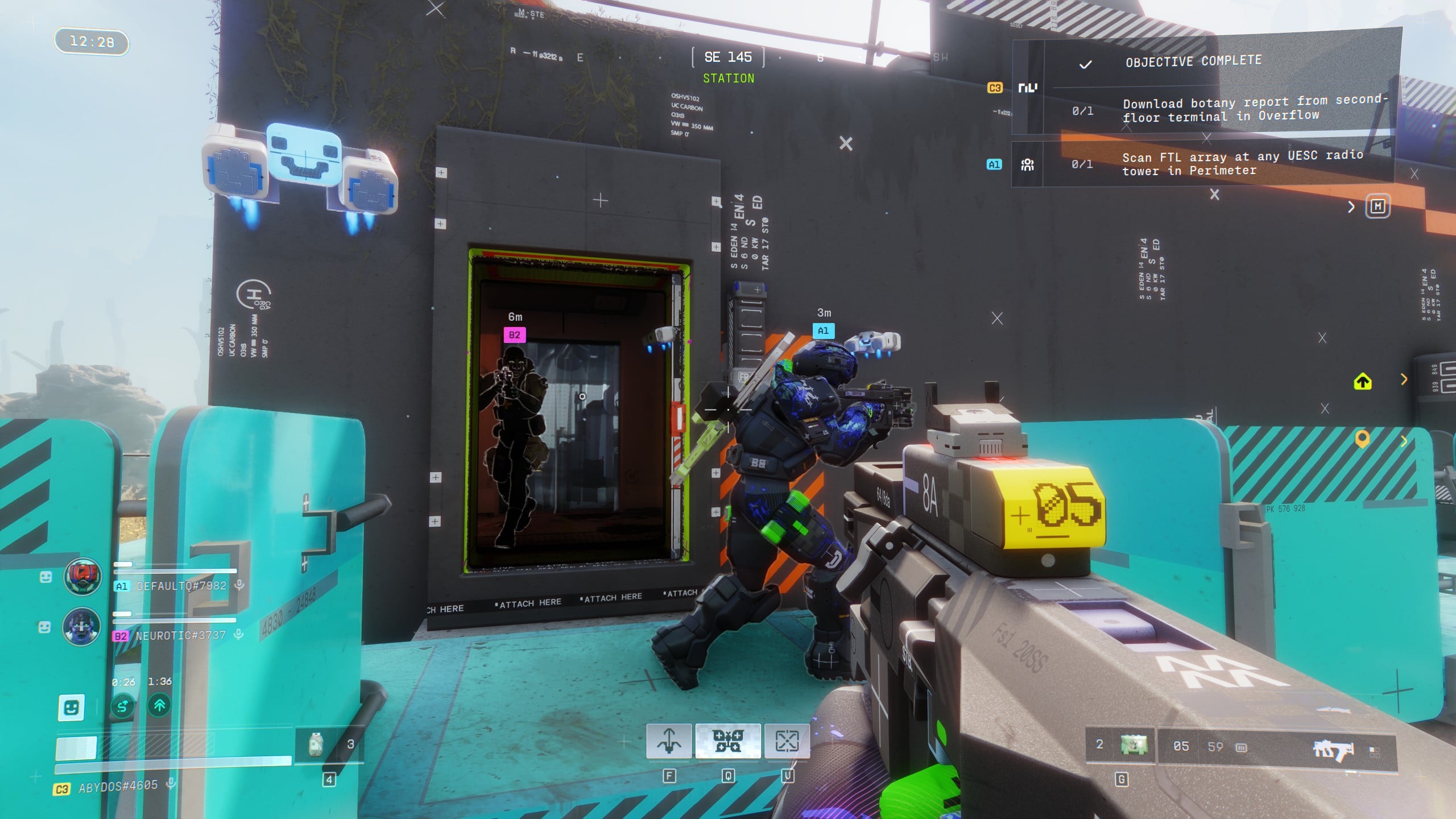Expand the objectives panel arrow
Image resolution: width=1456 pixels, height=819 pixels.
click(1351, 207)
